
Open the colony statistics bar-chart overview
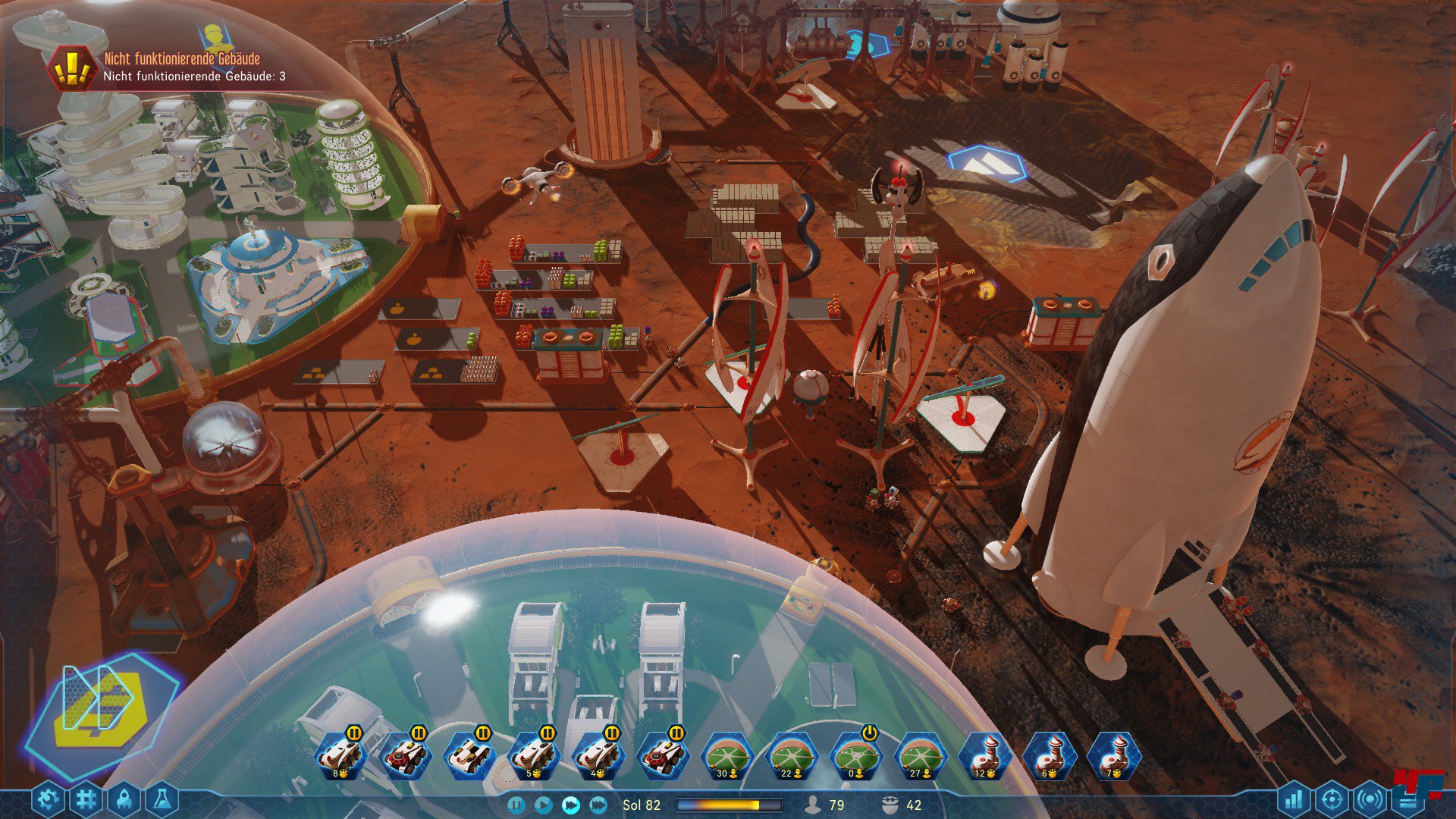1294,799
